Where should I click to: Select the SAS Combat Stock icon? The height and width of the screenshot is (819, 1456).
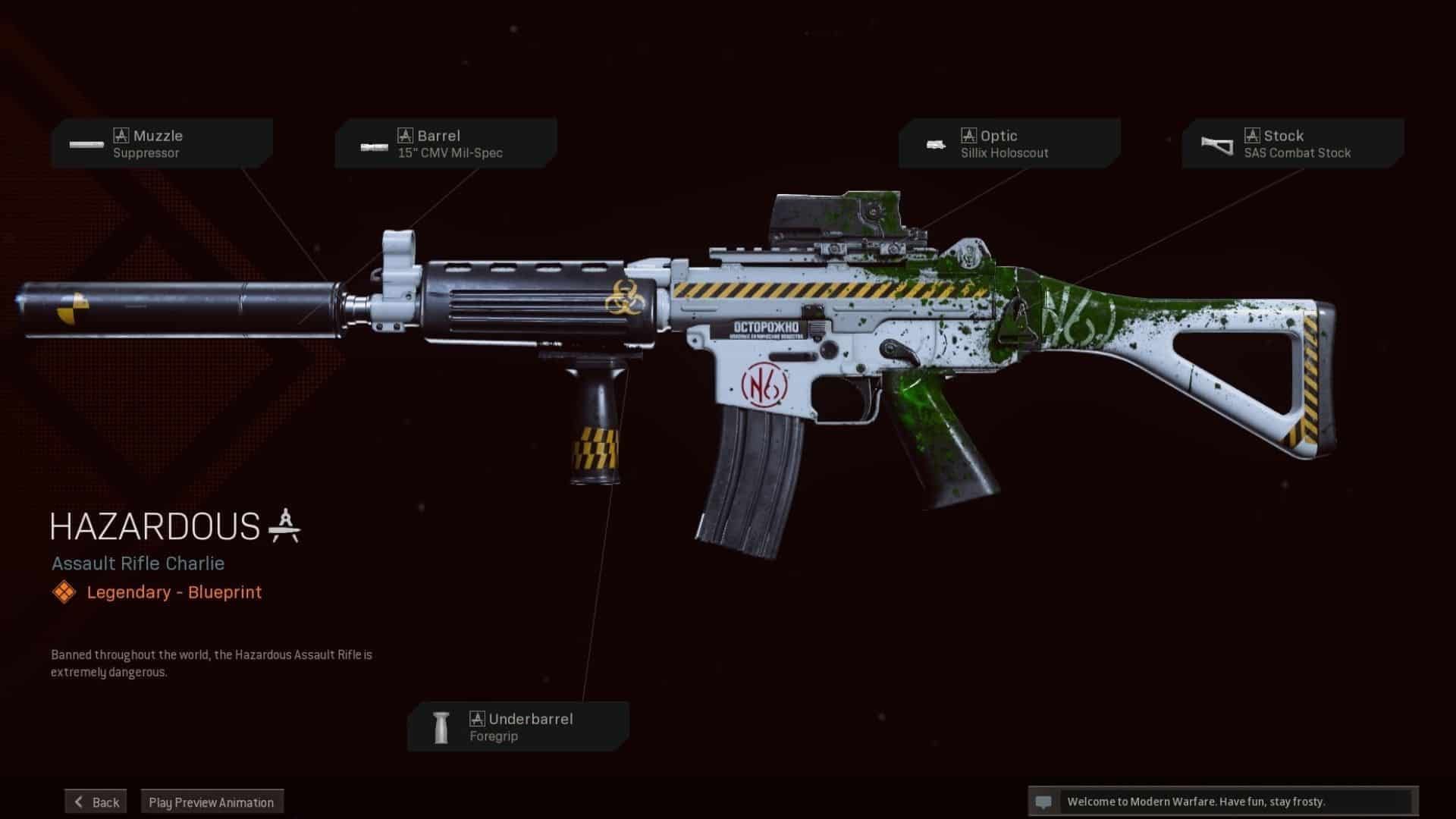pyautogui.click(x=1218, y=144)
